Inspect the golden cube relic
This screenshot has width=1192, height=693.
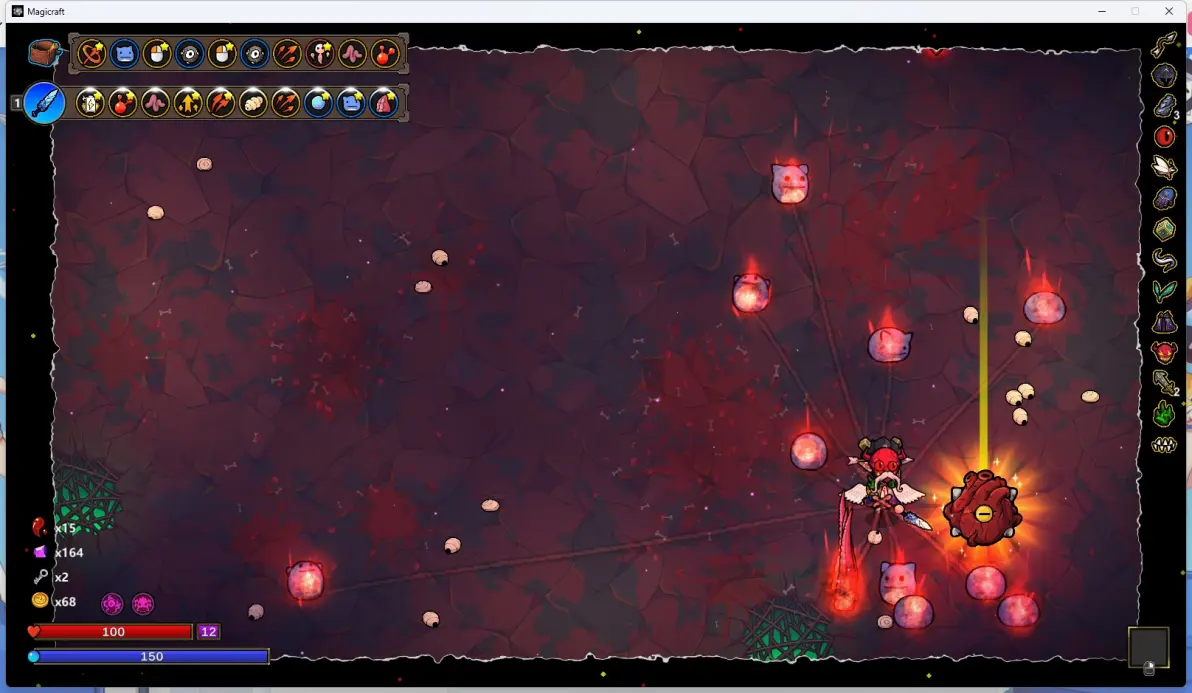(1164, 229)
